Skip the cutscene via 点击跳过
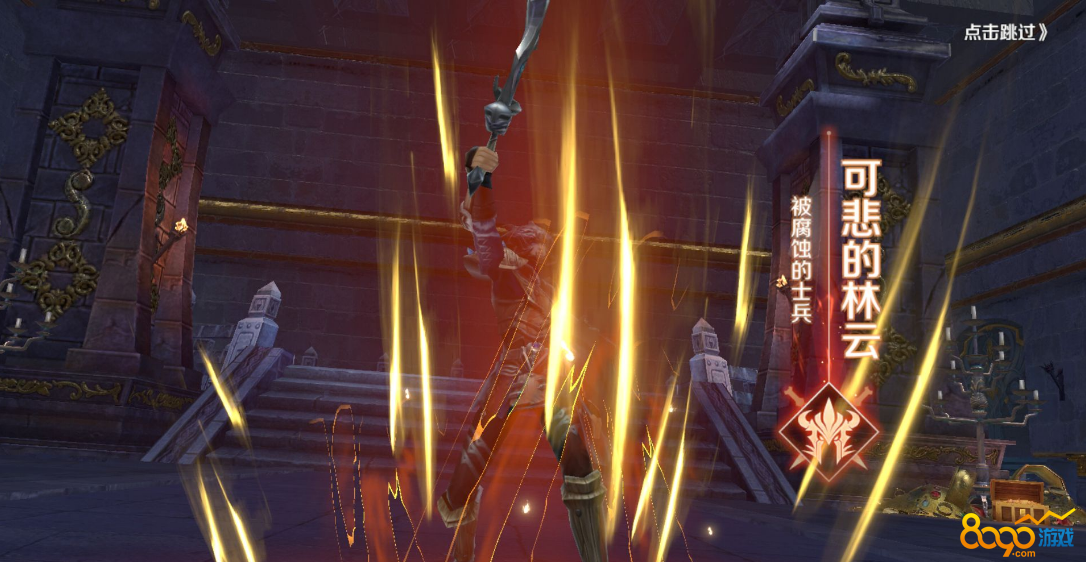This screenshot has height=562, width=1086. pos(1005,31)
